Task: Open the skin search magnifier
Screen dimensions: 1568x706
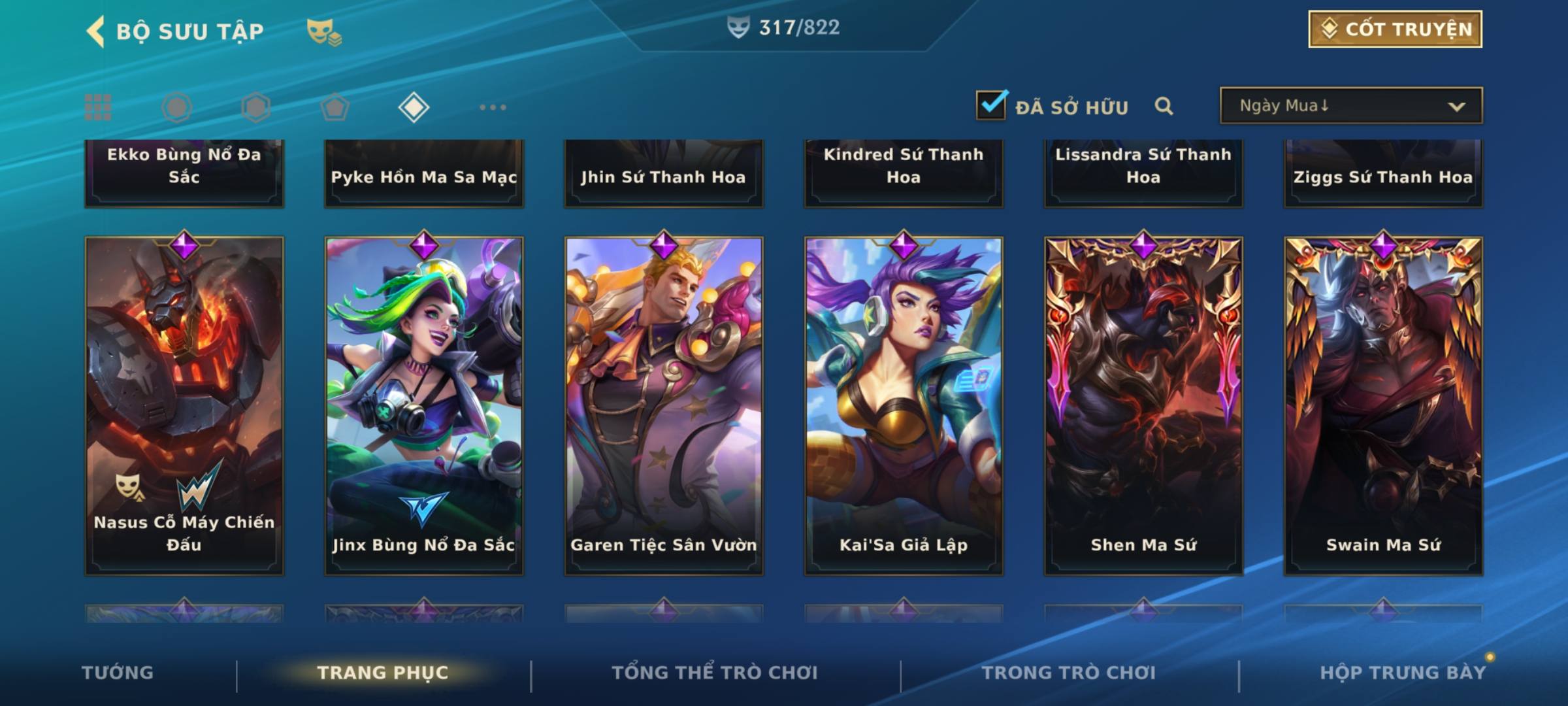Action: (x=1164, y=106)
